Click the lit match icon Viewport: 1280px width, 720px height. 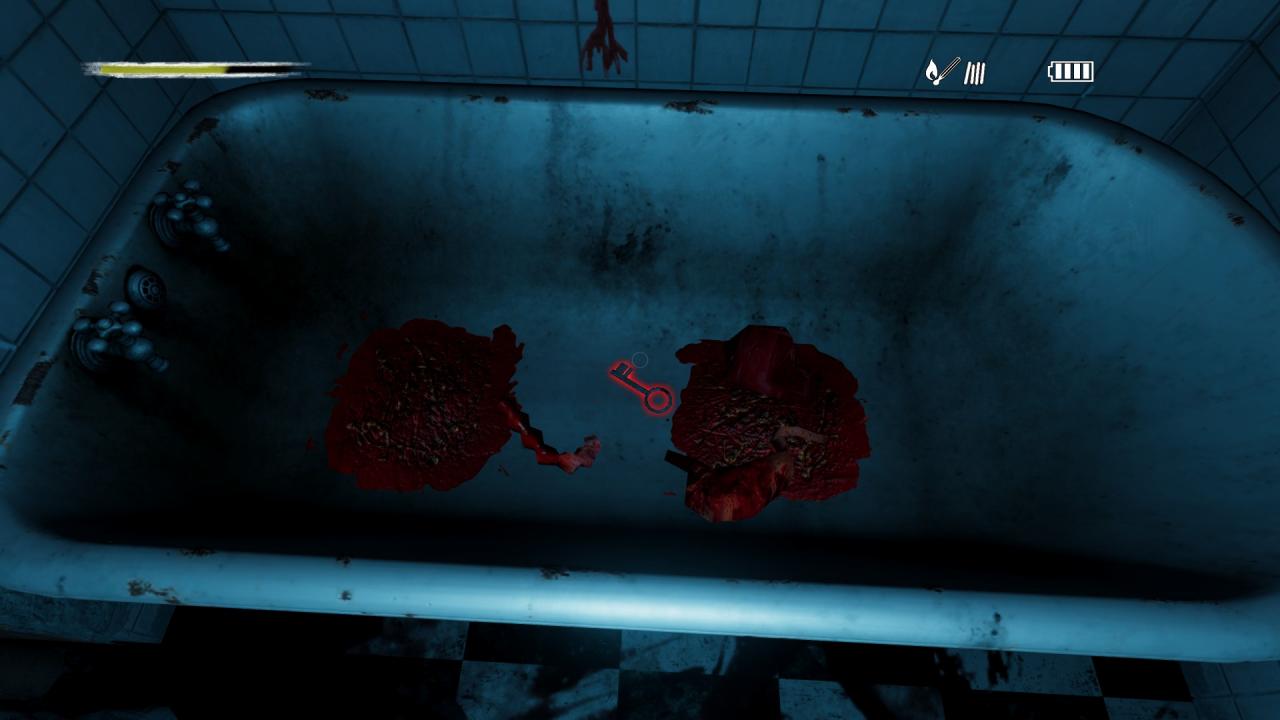(941, 71)
